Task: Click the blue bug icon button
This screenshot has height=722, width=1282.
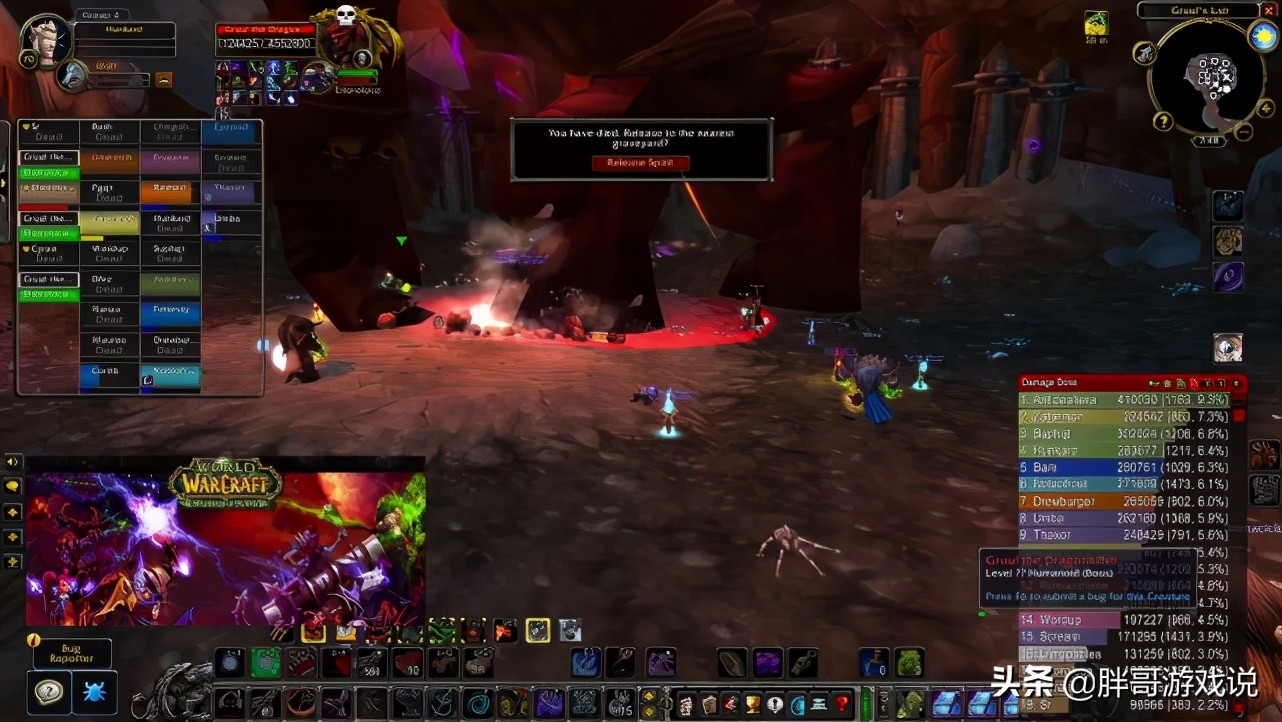Action: coord(94,692)
